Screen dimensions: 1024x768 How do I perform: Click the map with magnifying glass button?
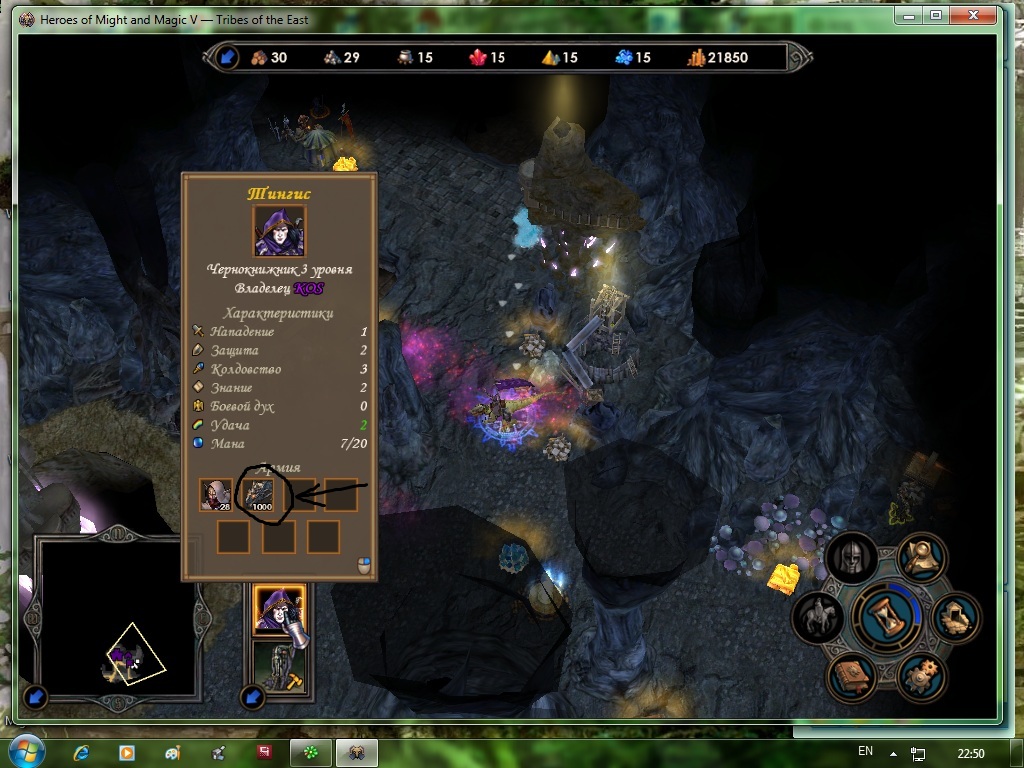[x=922, y=560]
